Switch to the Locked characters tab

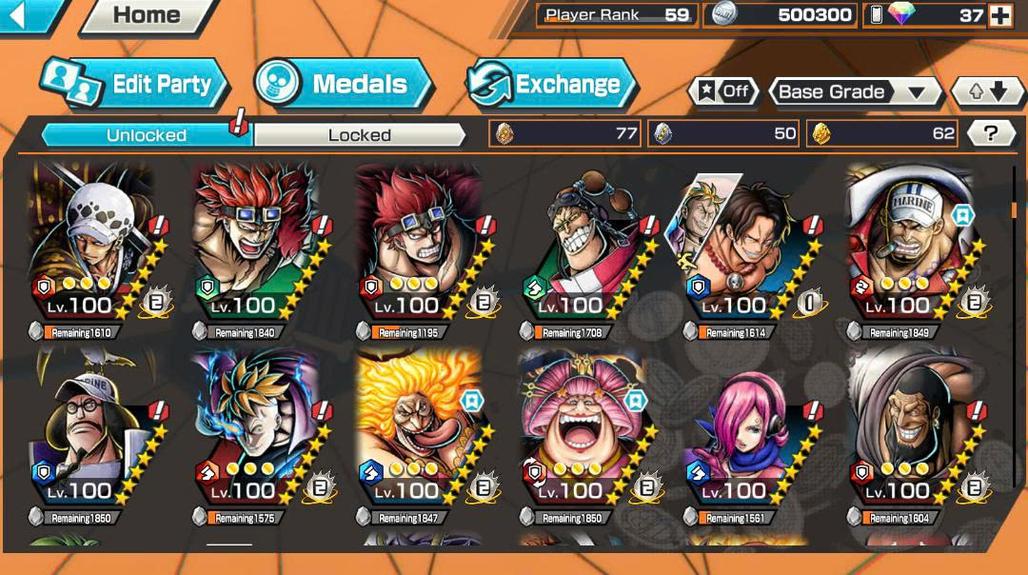click(359, 135)
